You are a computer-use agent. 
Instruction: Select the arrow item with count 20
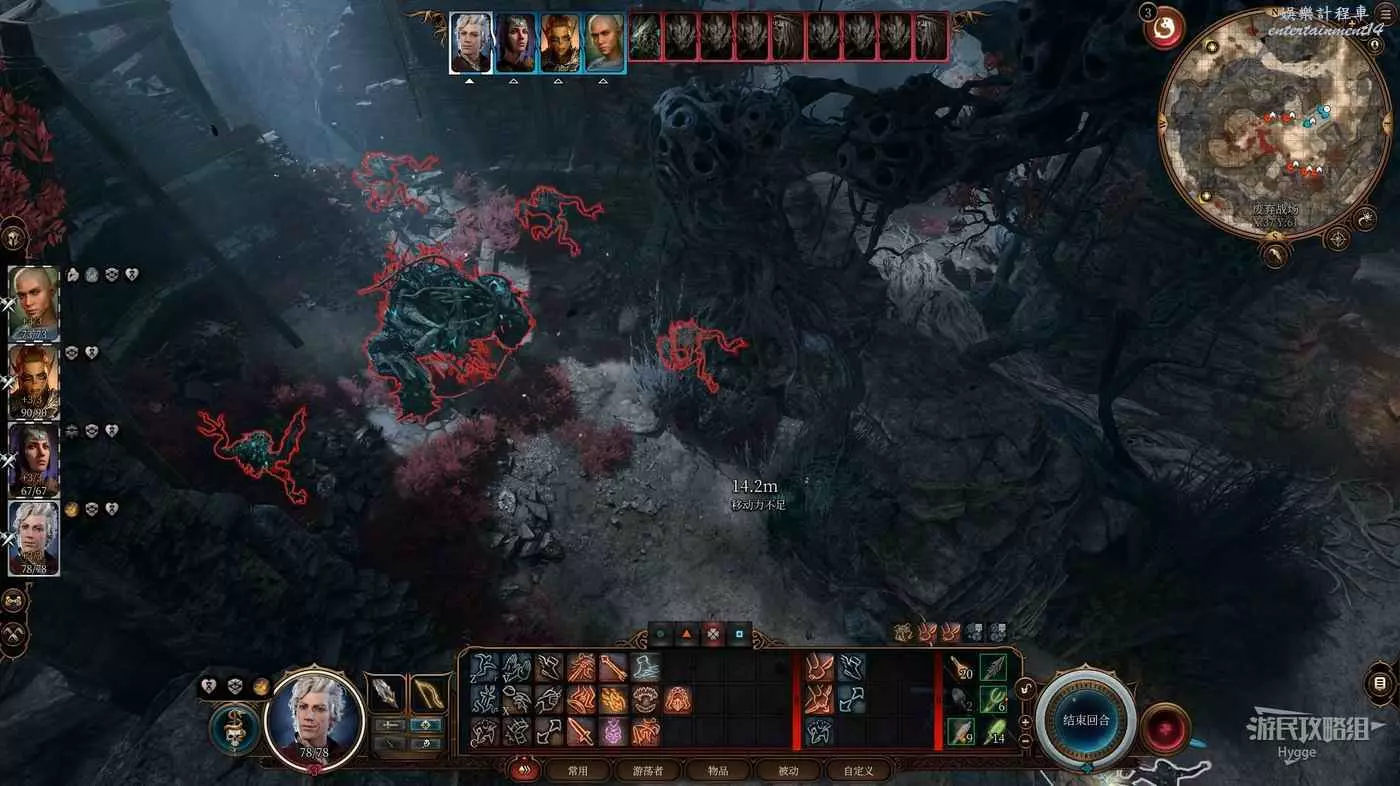[x=961, y=668]
